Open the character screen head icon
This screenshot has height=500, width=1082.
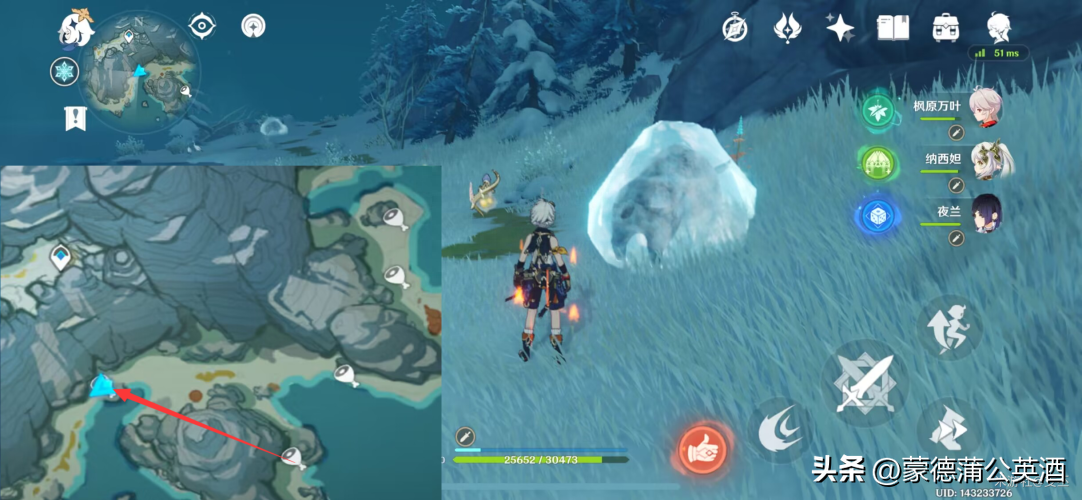point(998,27)
